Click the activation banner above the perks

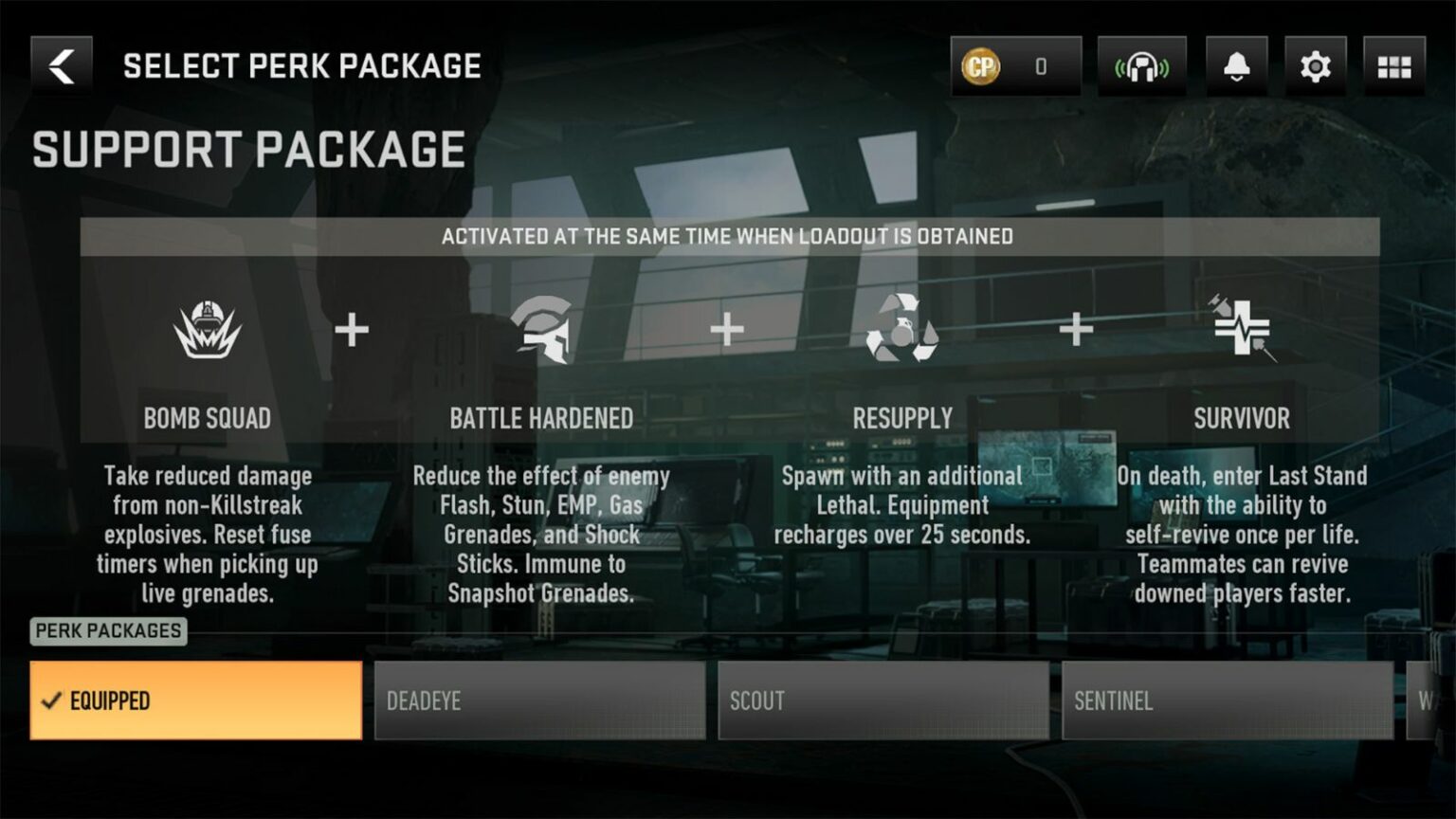click(728, 236)
